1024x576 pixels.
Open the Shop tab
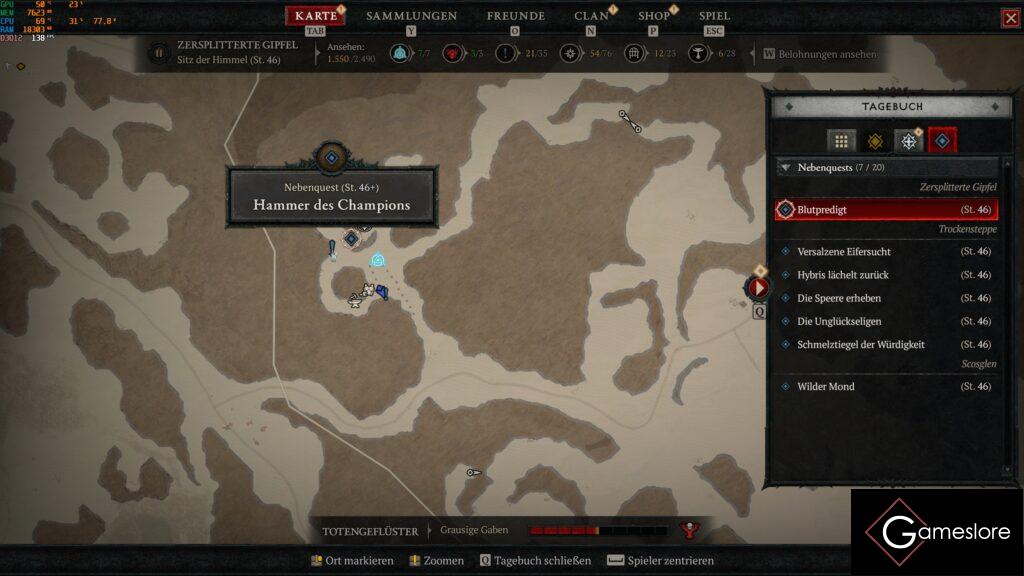click(654, 16)
